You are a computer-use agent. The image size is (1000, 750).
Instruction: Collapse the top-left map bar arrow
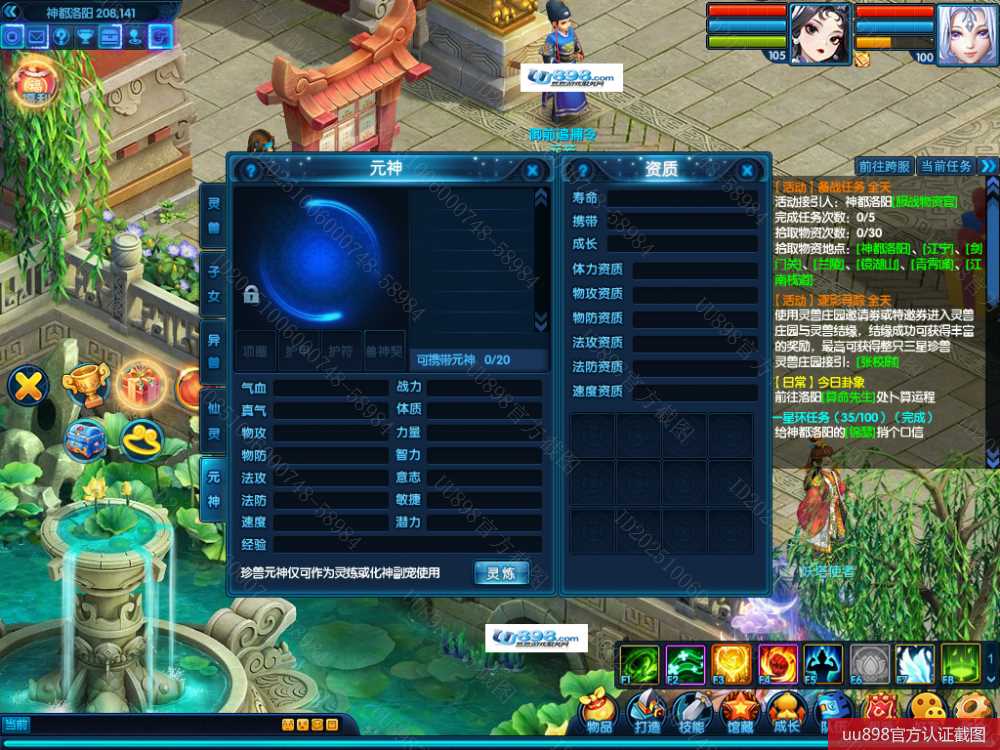(12, 13)
